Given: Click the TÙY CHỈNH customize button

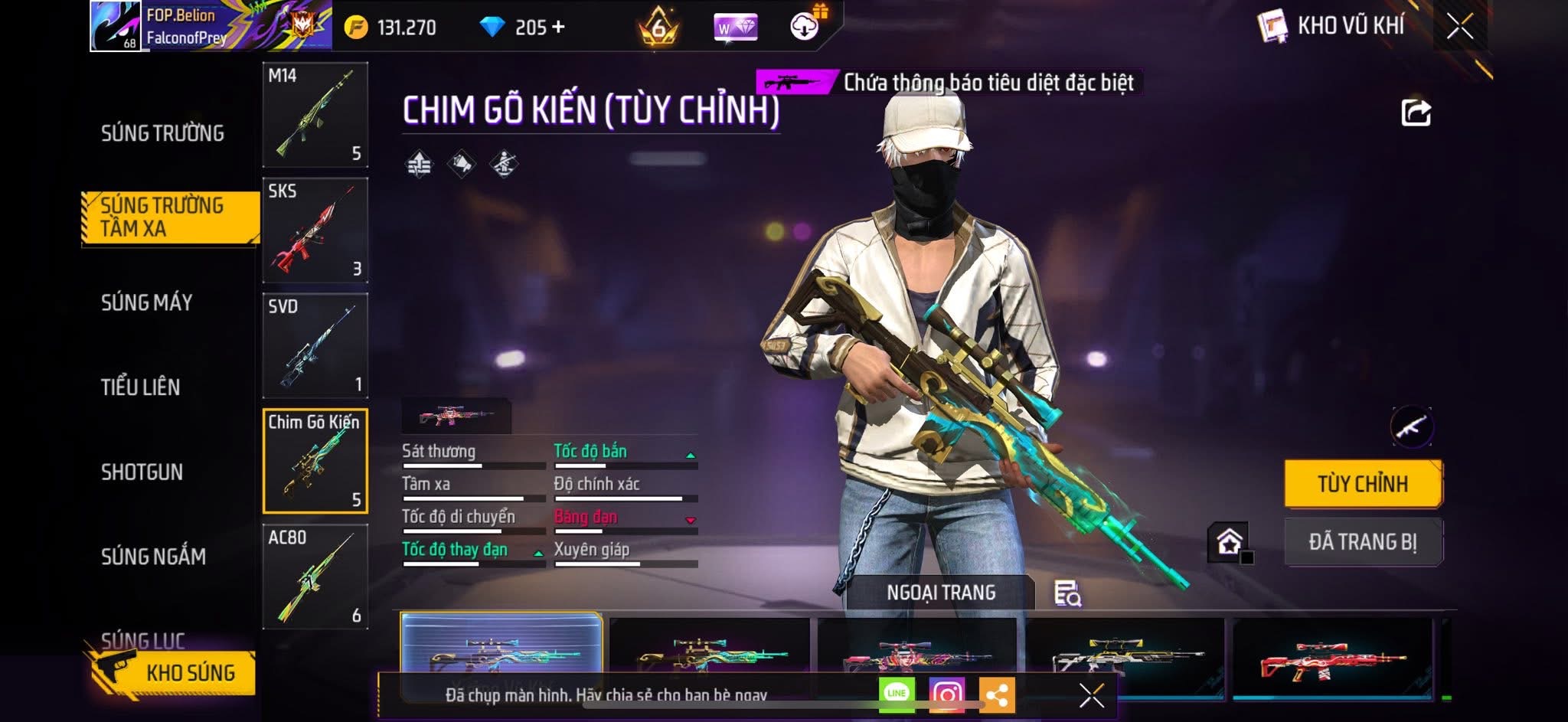Looking at the screenshot, I should tap(1363, 484).
